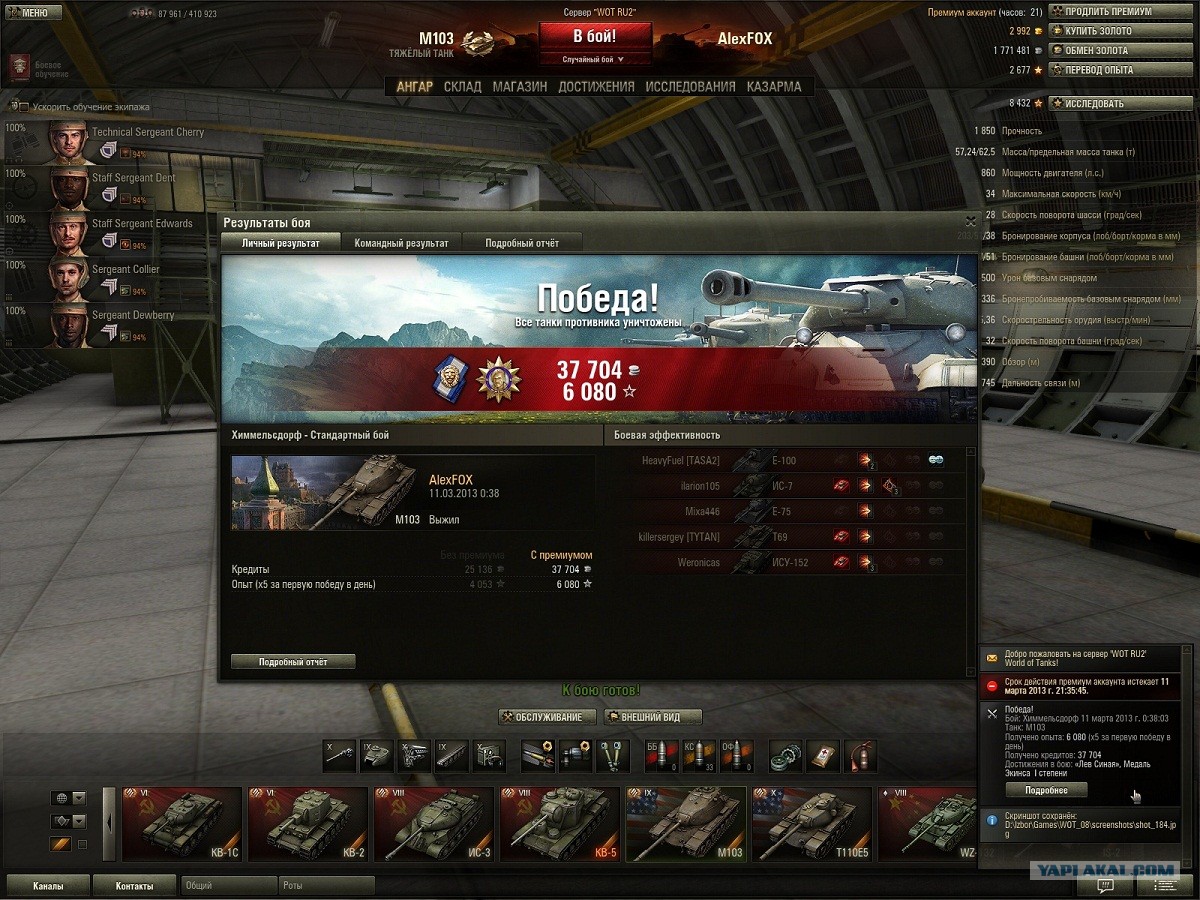The image size is (1200, 900).
Task: Open the main Меню button
Action: click(x=28, y=13)
